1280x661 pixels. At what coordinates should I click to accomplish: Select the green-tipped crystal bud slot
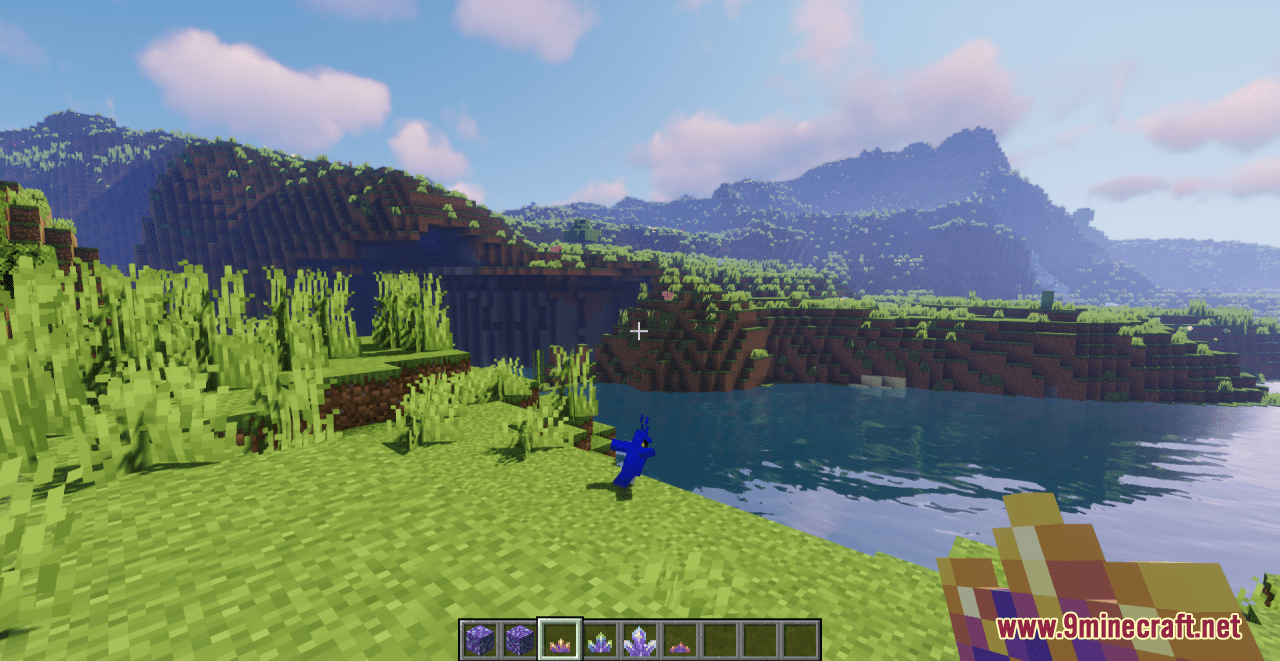[599, 640]
